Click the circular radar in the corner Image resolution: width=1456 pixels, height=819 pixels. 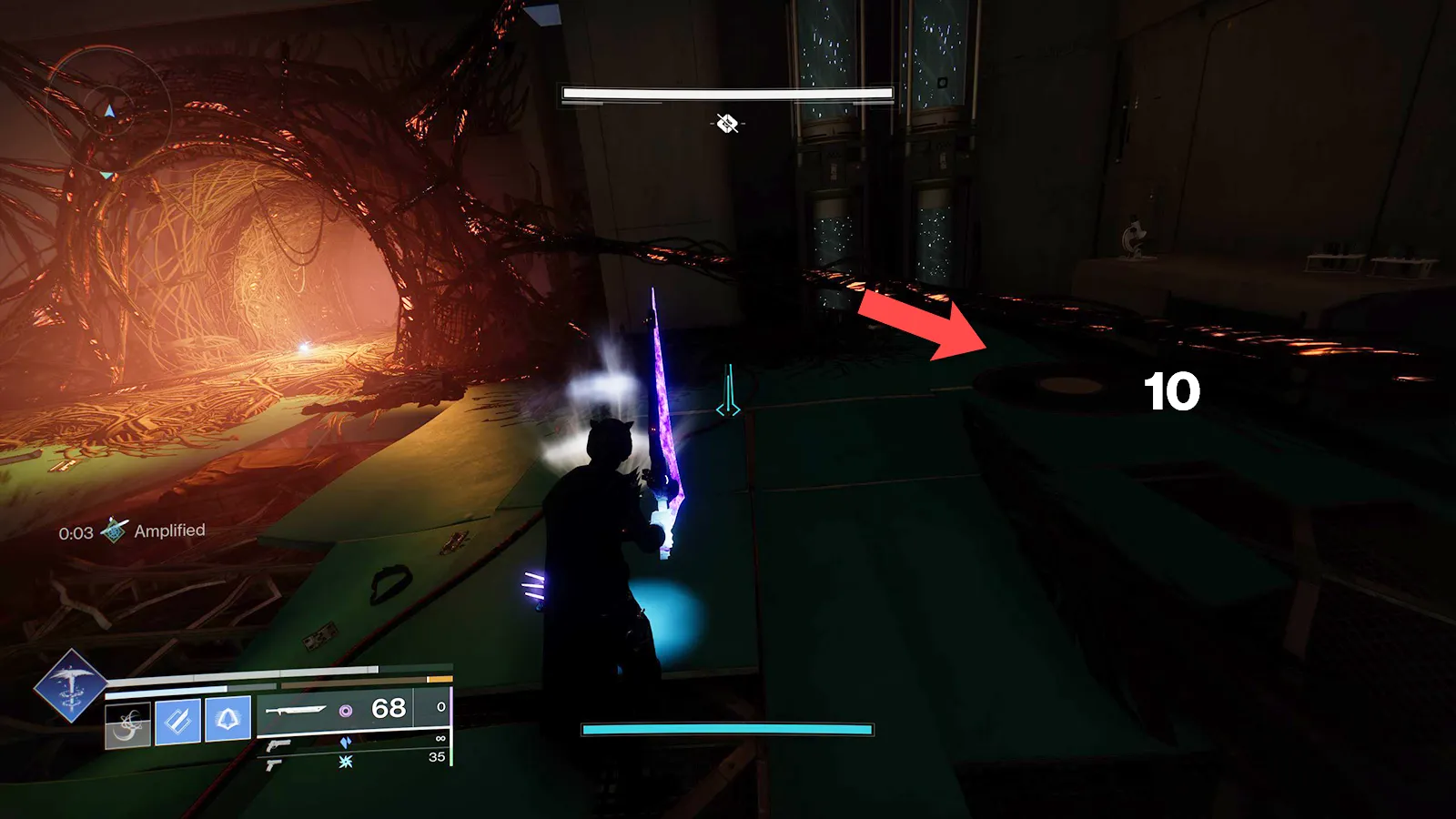[x=107, y=111]
